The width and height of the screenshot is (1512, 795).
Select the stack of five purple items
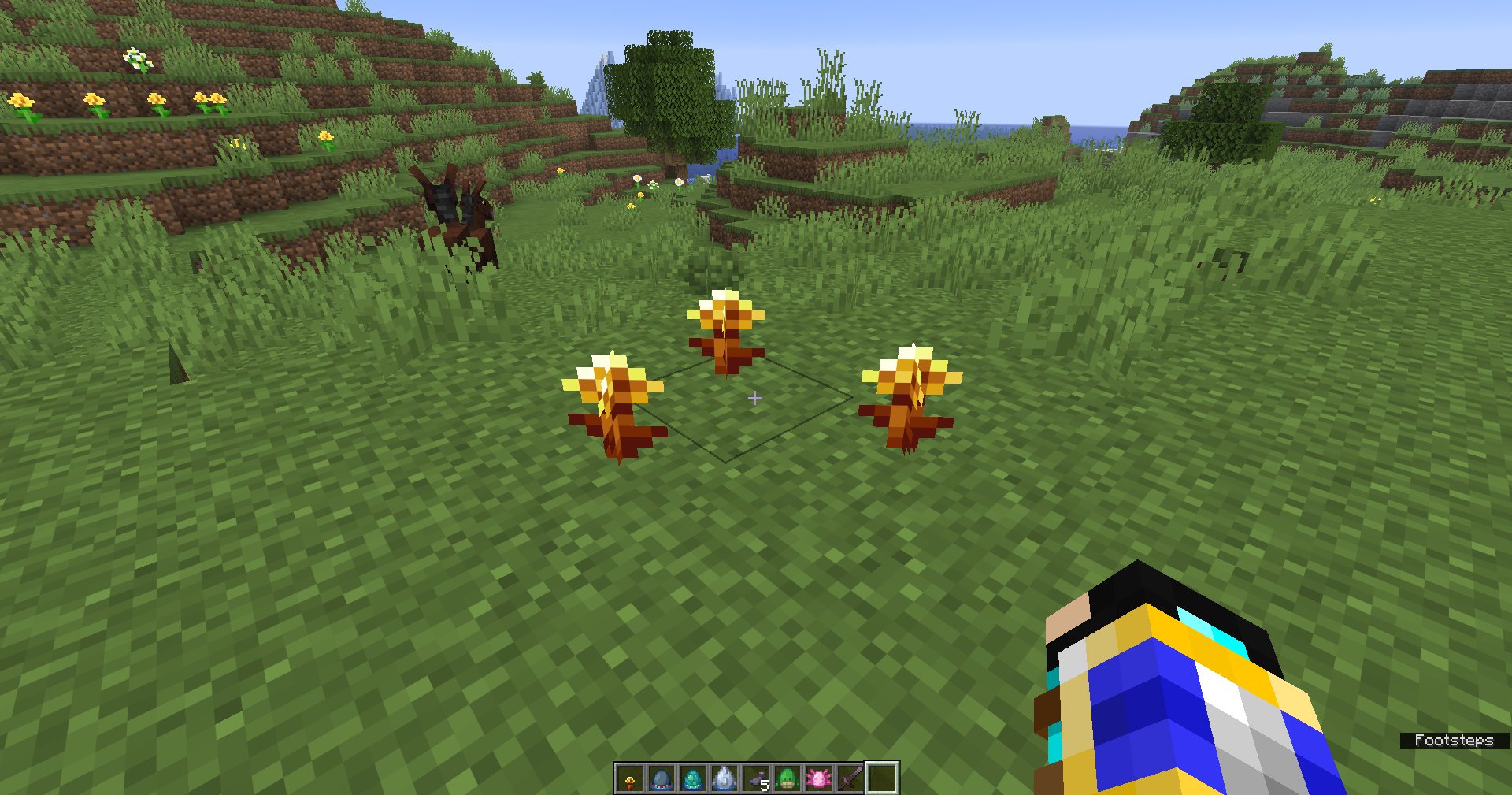coord(756,778)
